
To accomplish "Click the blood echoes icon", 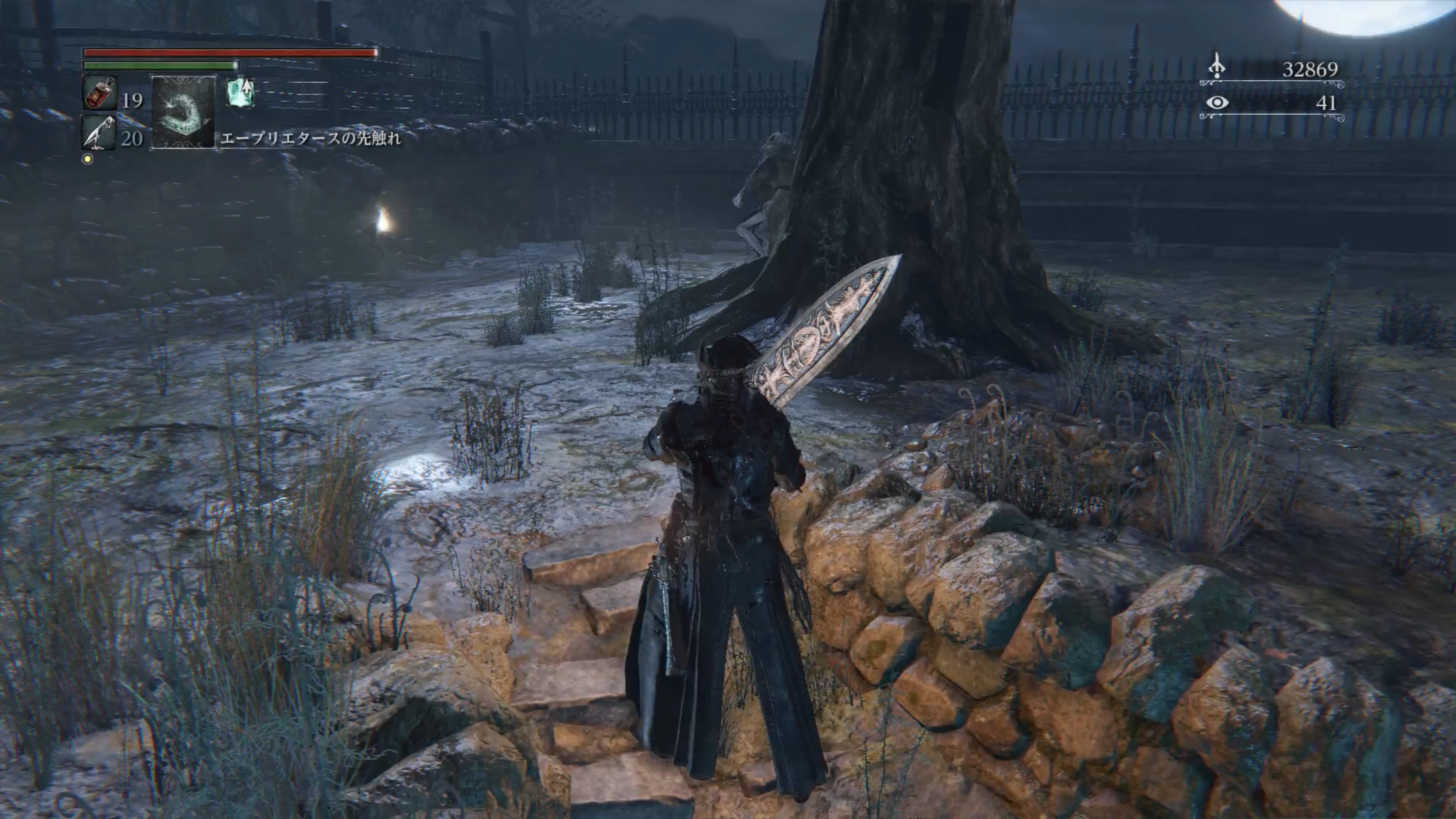I will [x=1216, y=67].
